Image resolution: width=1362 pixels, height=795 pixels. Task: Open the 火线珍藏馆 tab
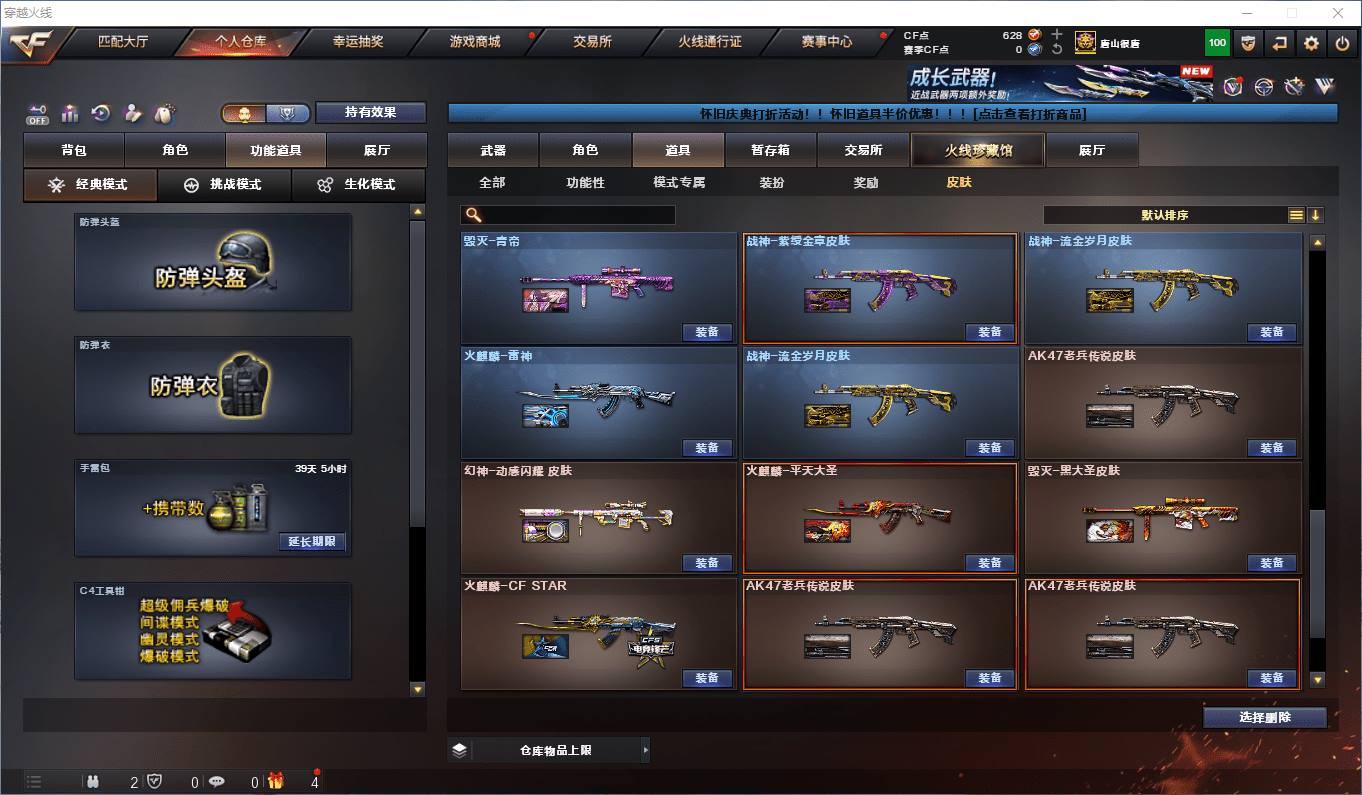(977, 150)
